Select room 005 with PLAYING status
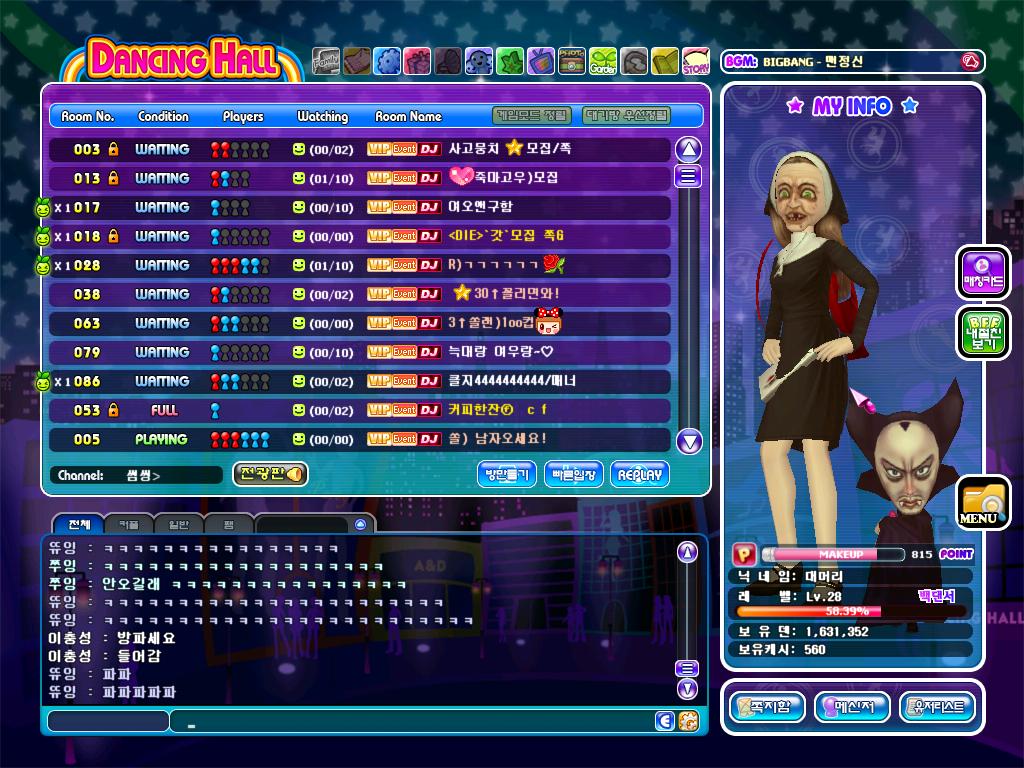 [x=360, y=439]
